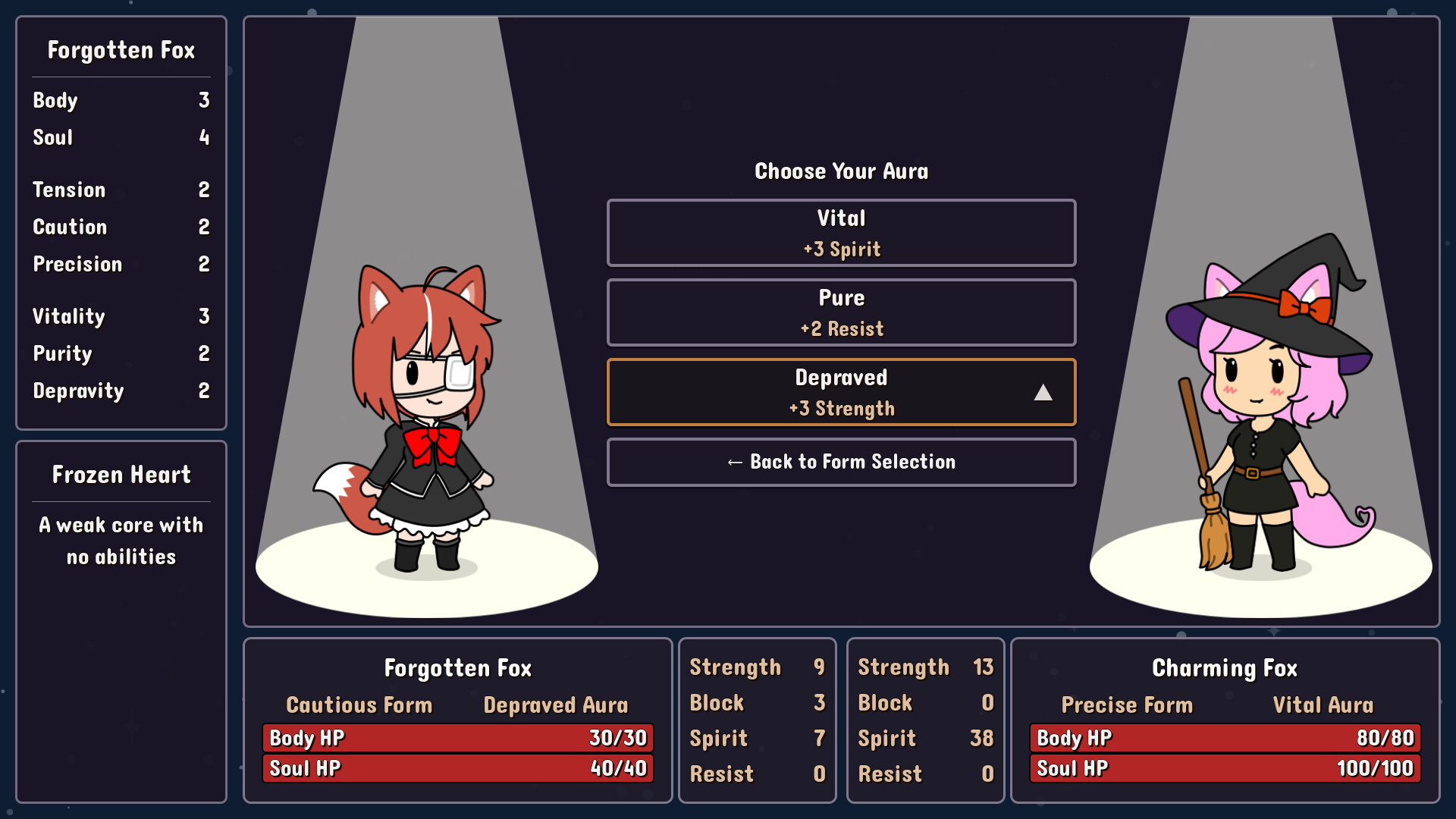
Task: Click the Charming Fox panel title
Action: [x=1224, y=668]
